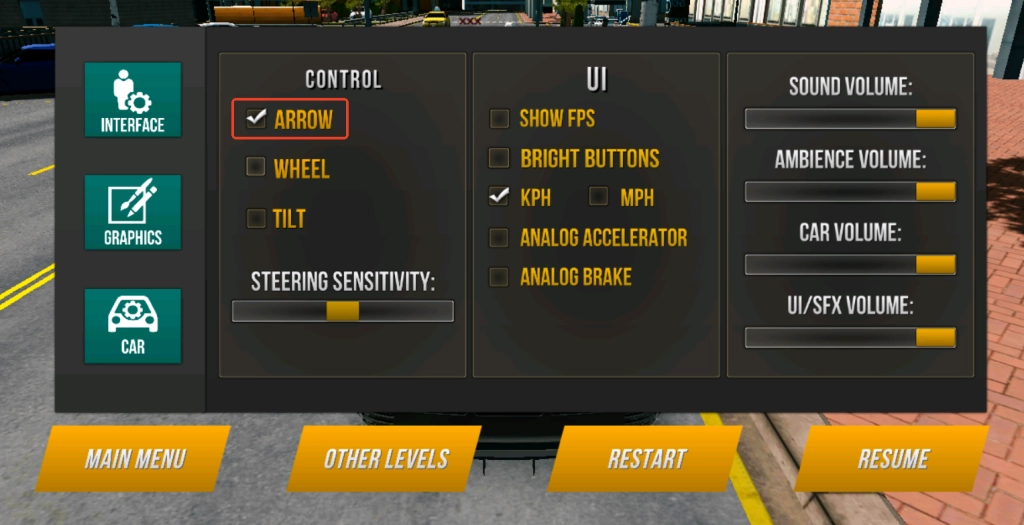Adjust the Sound Volume slider
This screenshot has width=1024, height=525.
[850, 119]
